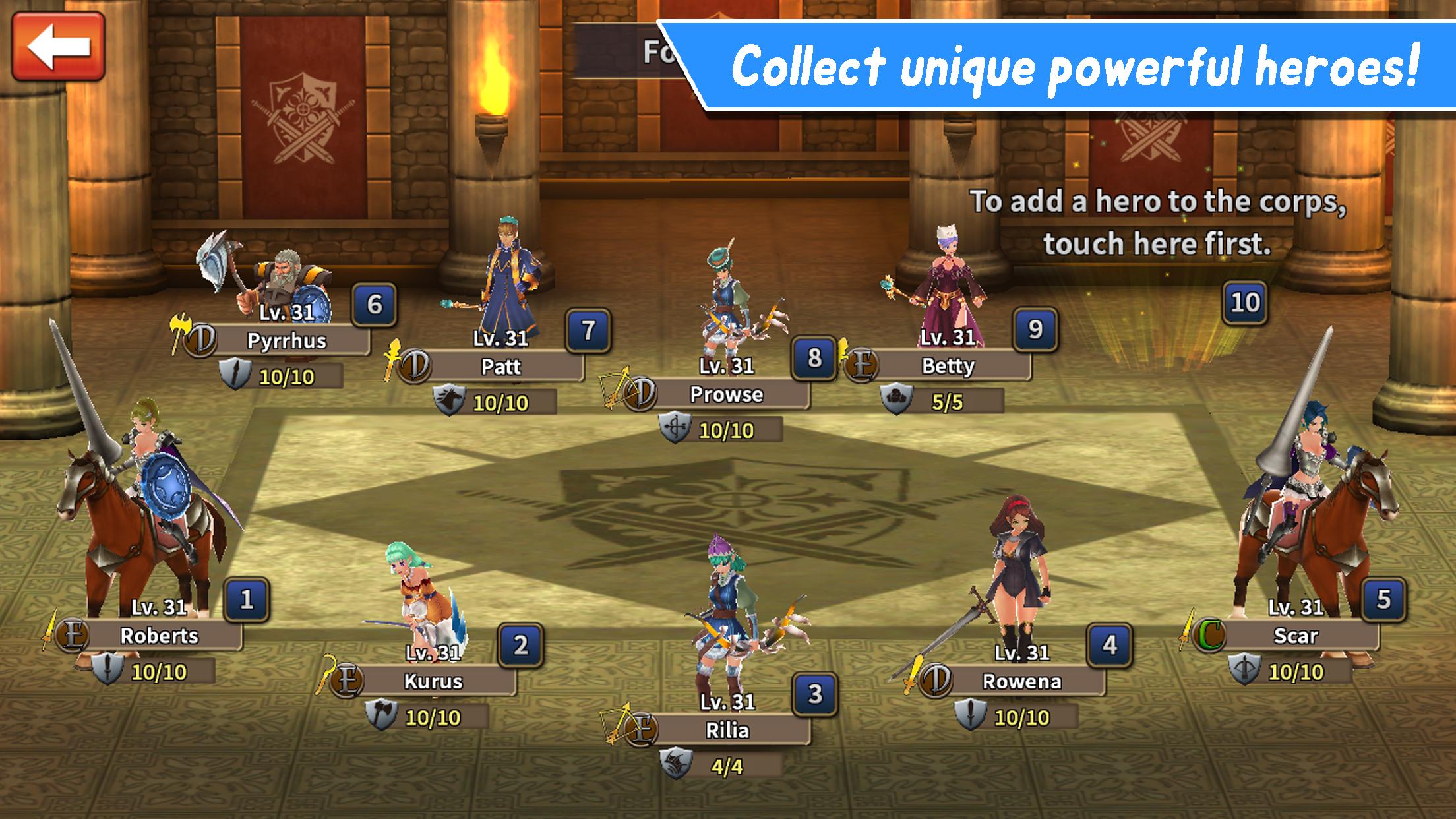
Task: Choose formation slot number 9 badge
Action: coord(1035,329)
